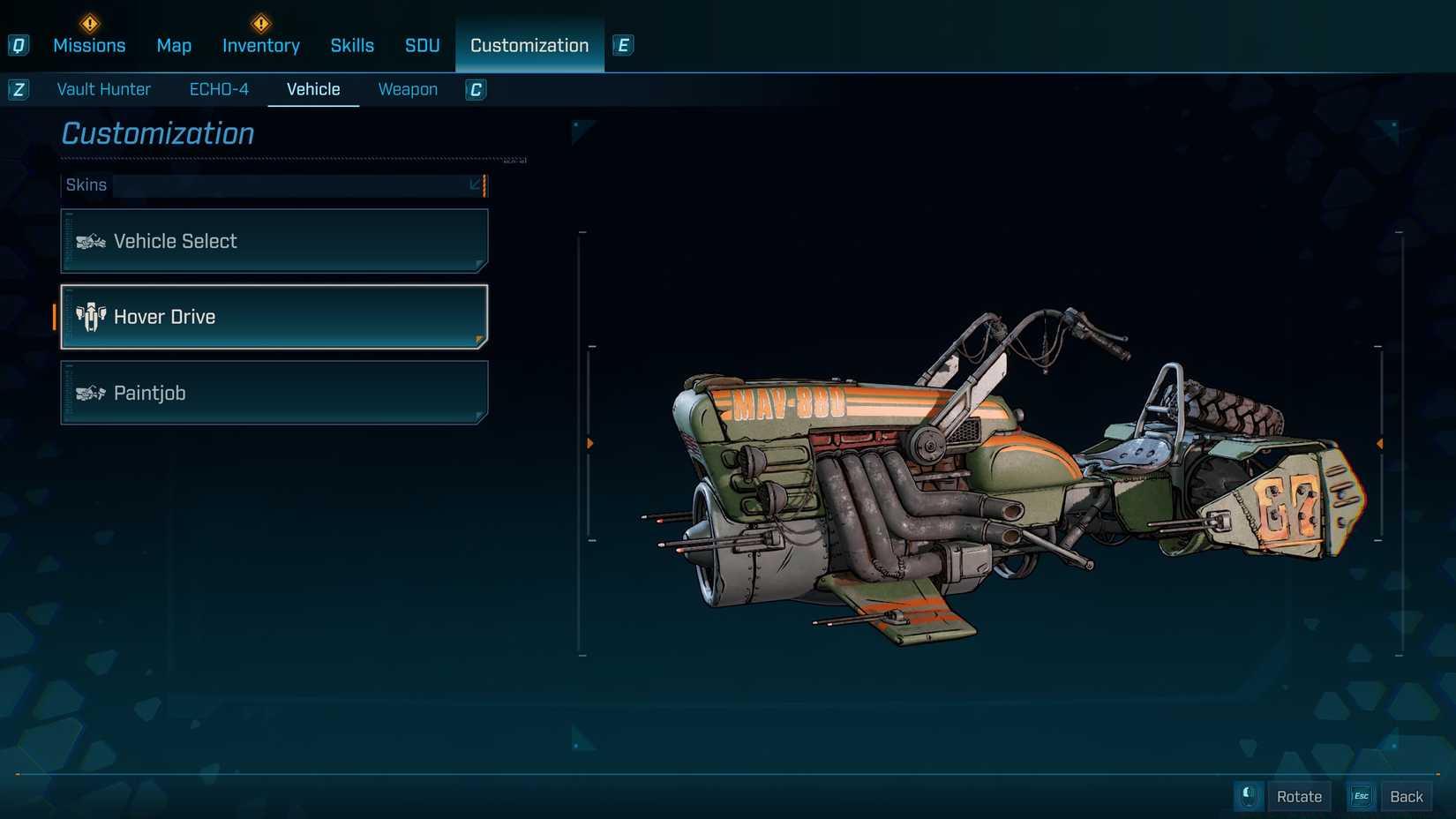Switch to the Weapon tab

[407, 89]
